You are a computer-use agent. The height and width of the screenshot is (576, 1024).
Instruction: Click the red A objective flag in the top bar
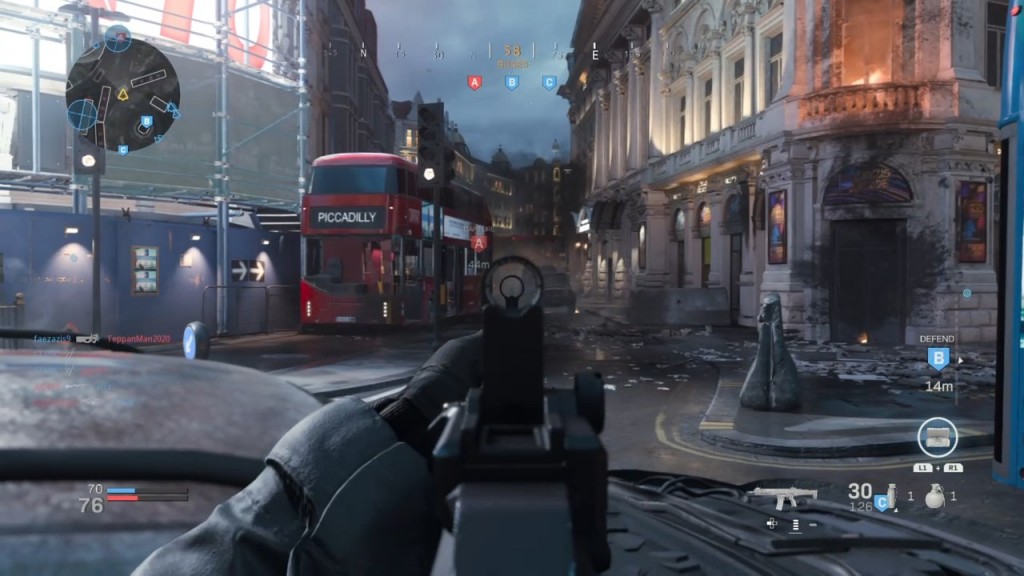point(474,83)
